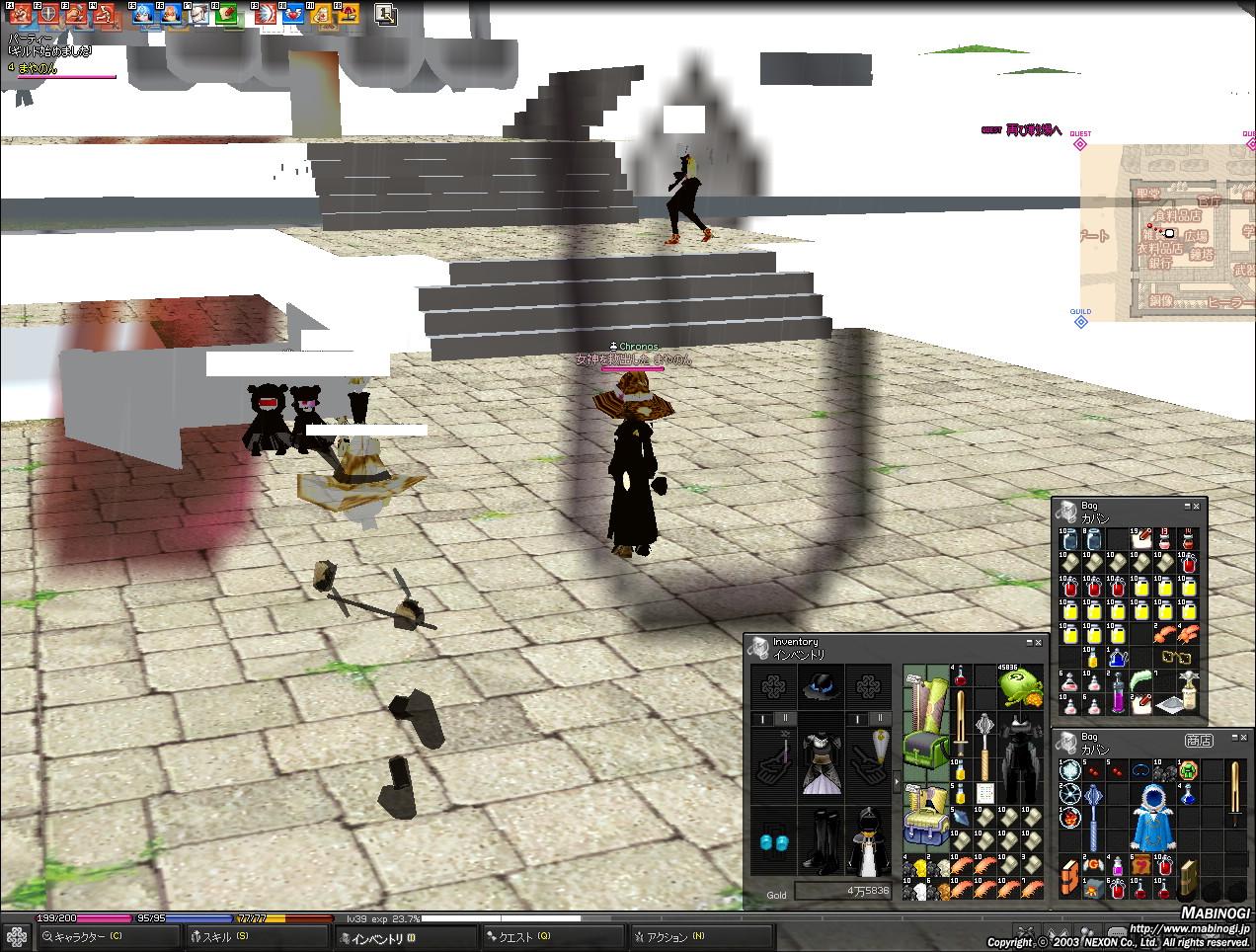The width and height of the screenshot is (1256, 952).
Task: Activate the F8 green paper skill icon
Action: pyautogui.click(x=226, y=15)
